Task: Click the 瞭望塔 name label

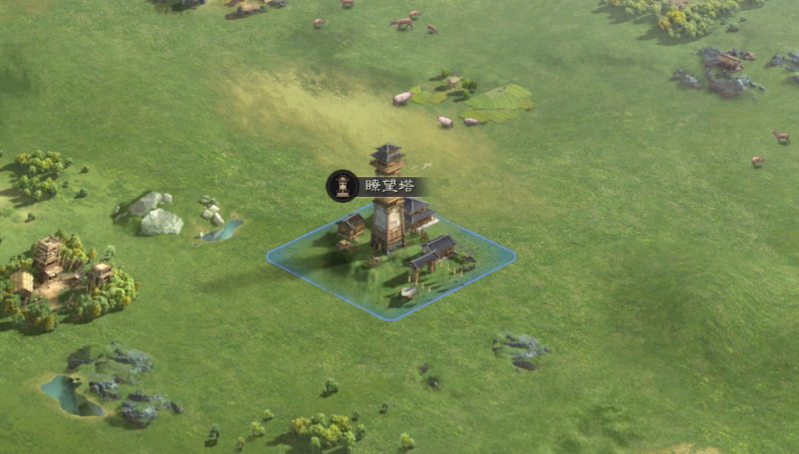Action: [386, 186]
